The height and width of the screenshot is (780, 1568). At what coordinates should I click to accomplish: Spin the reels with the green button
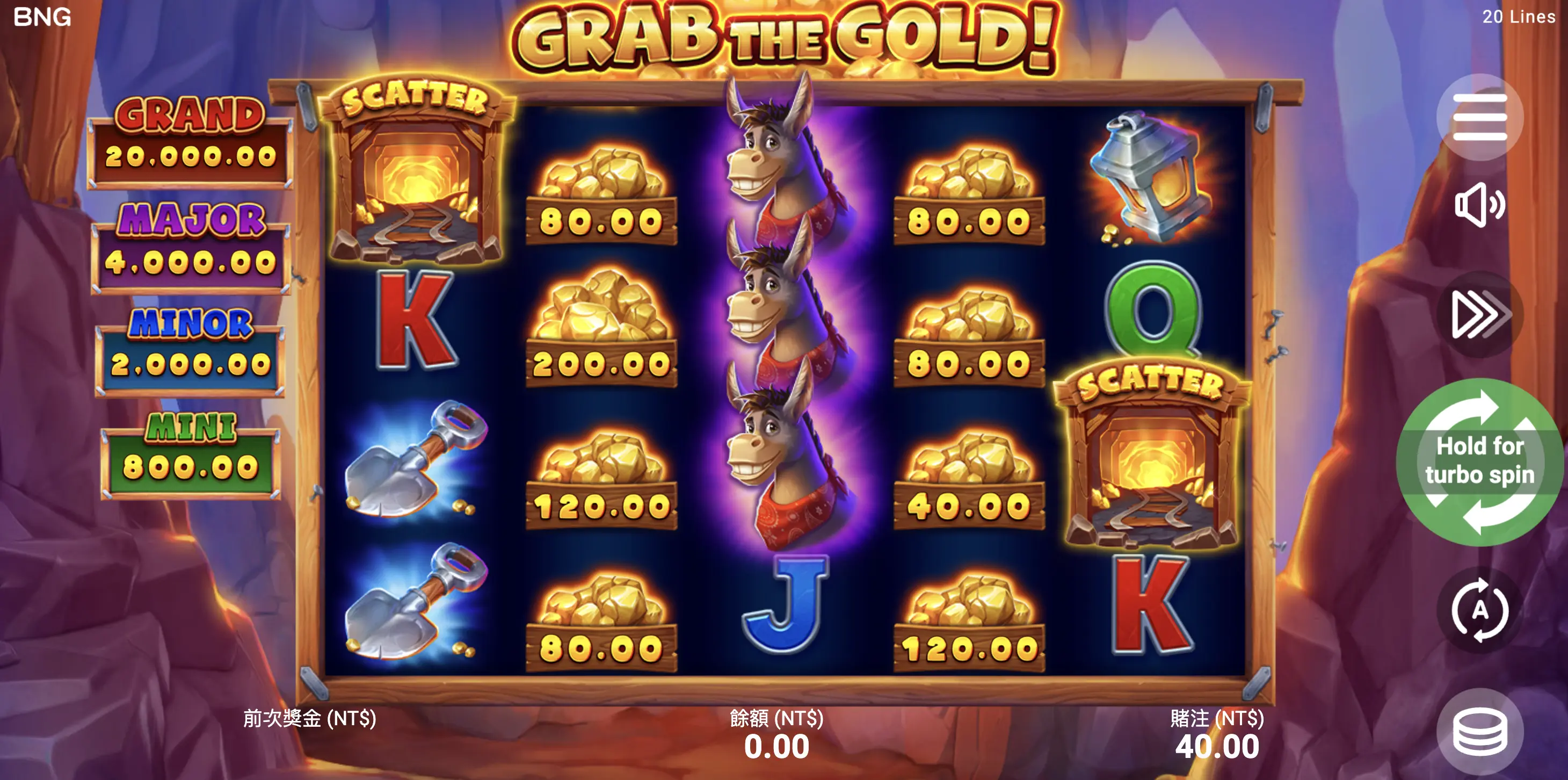click(x=1480, y=461)
